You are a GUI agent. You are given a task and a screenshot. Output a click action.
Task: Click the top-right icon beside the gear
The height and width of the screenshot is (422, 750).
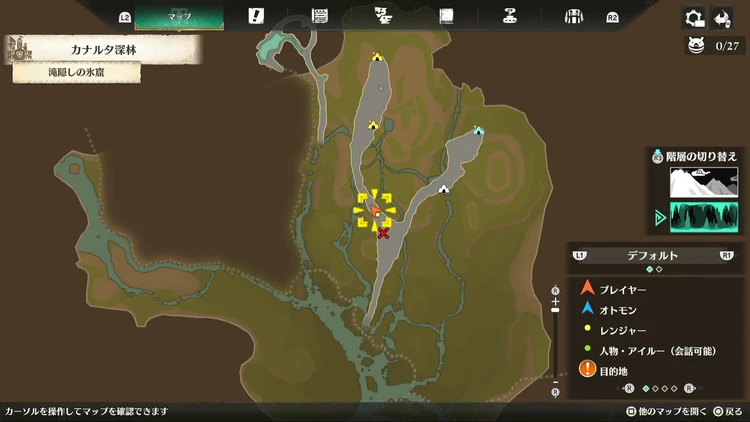click(x=723, y=17)
